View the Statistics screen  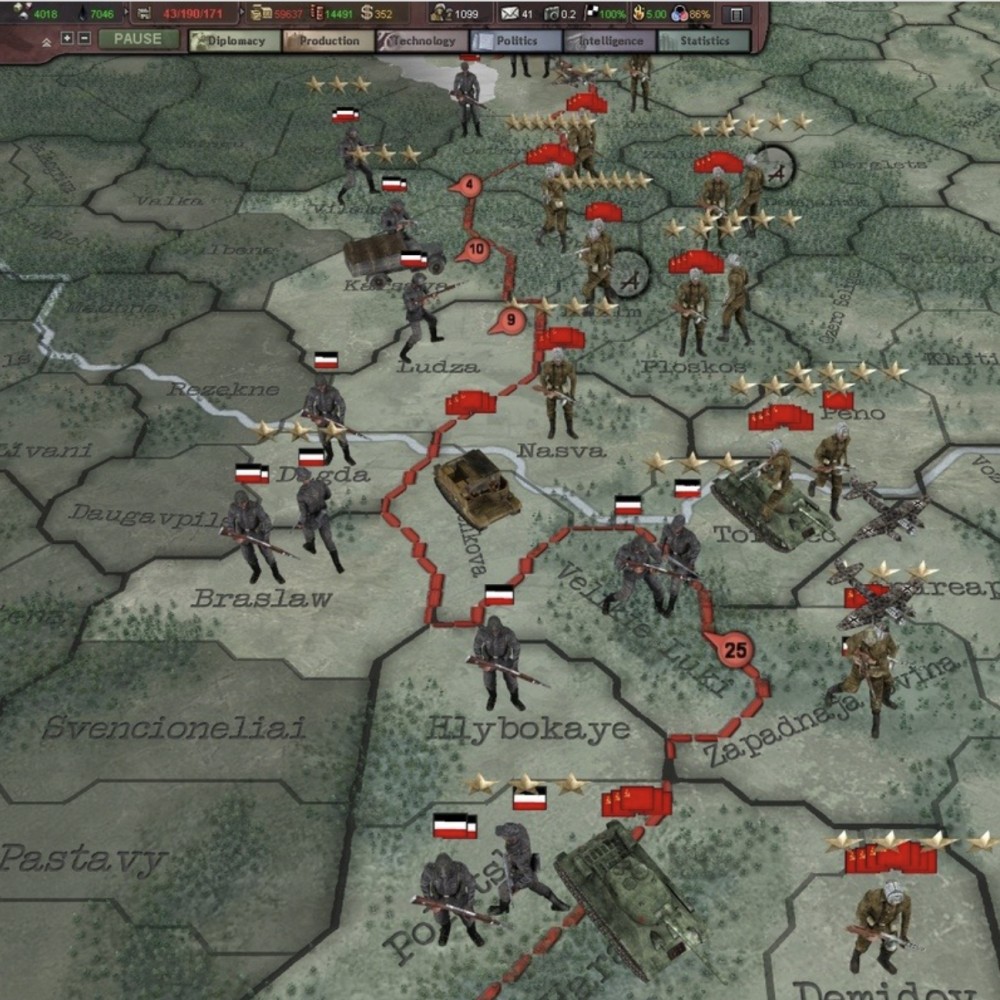click(703, 41)
